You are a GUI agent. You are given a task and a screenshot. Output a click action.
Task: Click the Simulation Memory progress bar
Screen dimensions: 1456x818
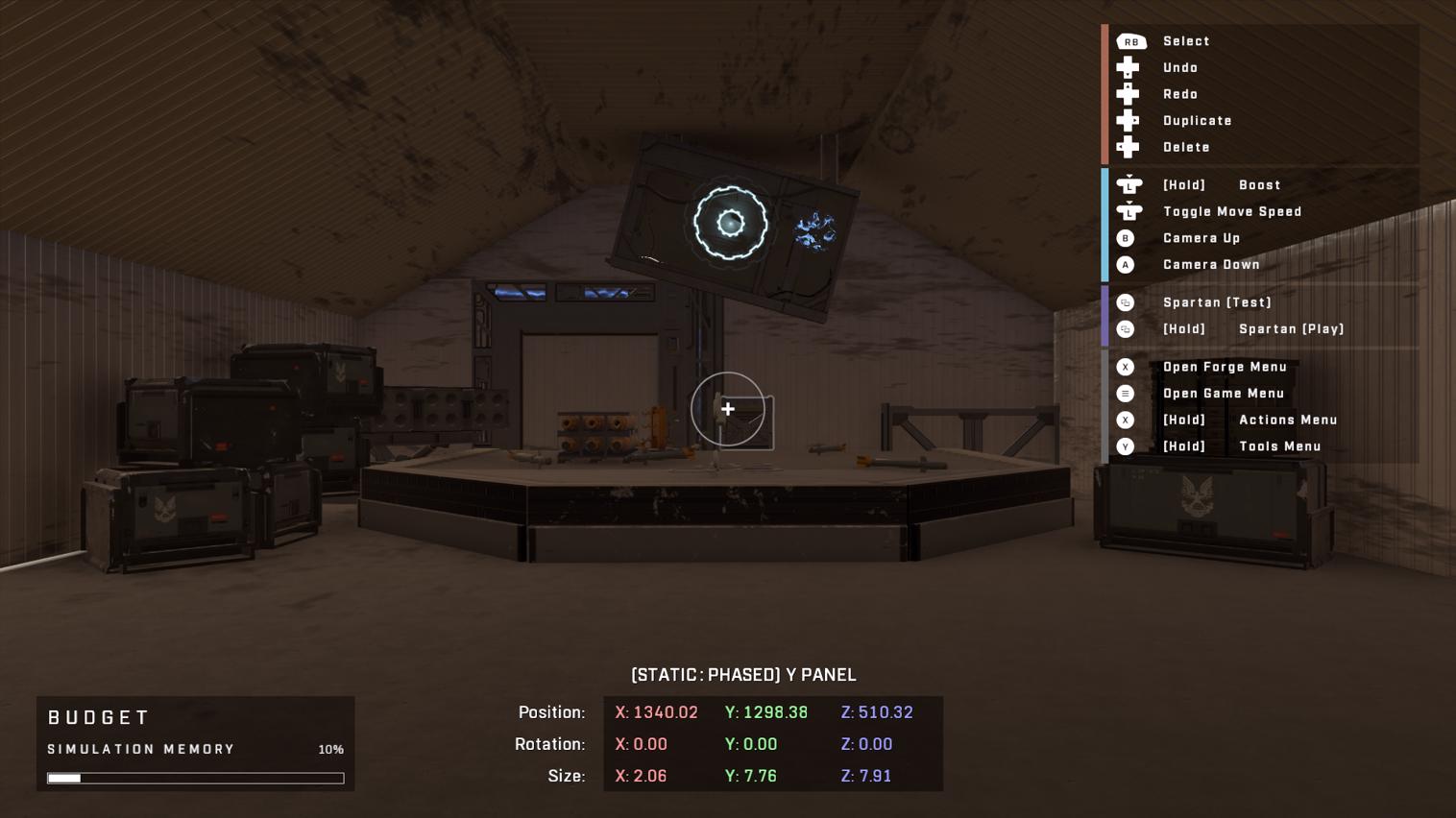(195, 778)
